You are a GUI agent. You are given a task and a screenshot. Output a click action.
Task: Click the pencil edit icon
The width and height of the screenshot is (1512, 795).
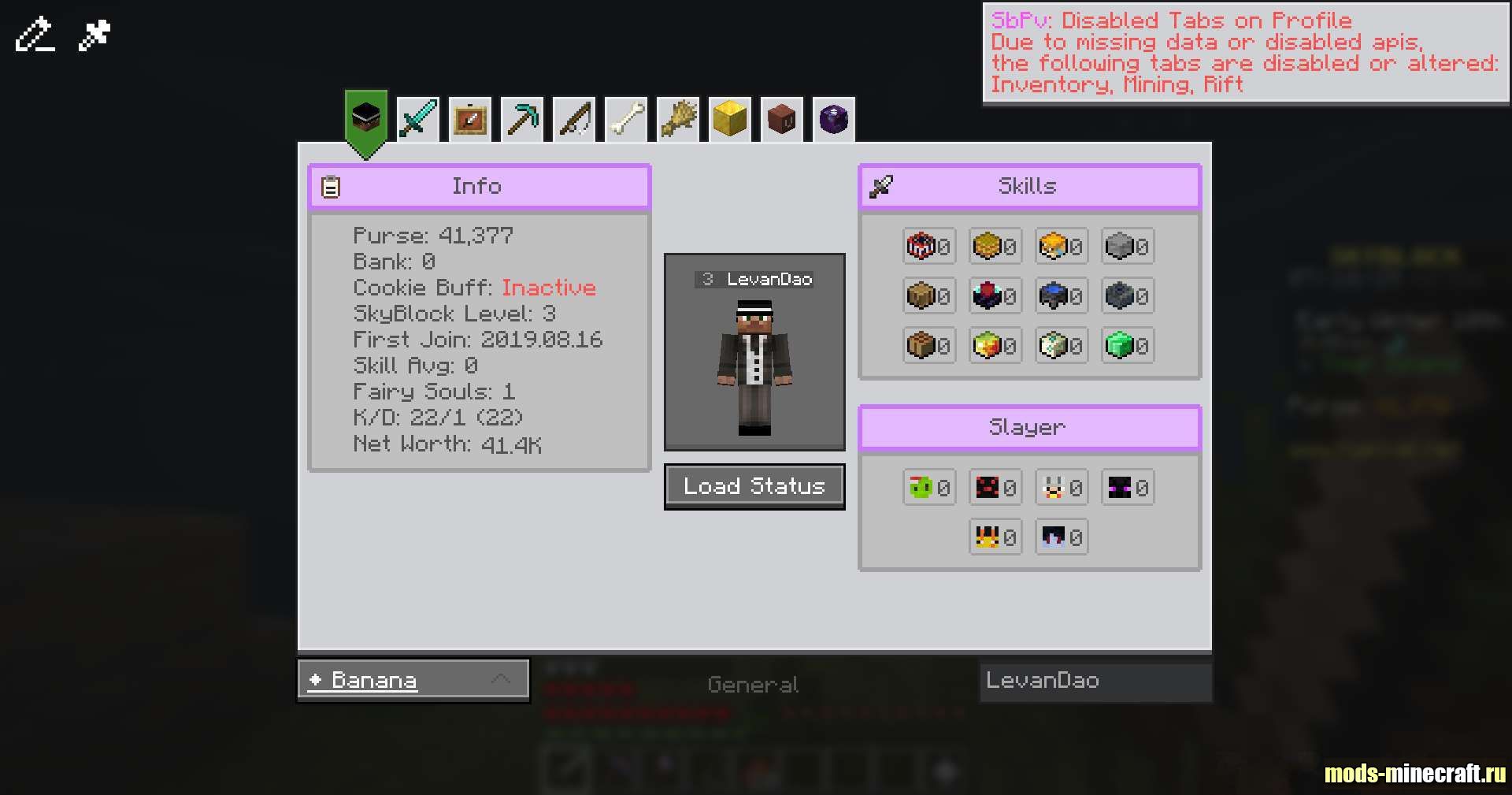click(35, 35)
